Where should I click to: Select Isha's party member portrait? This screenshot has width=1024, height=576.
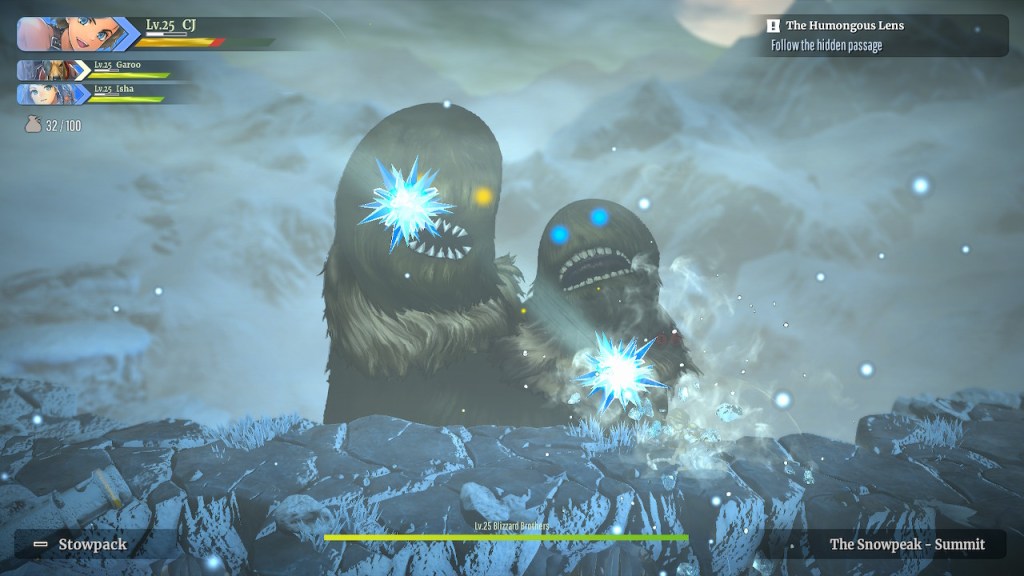pos(45,94)
